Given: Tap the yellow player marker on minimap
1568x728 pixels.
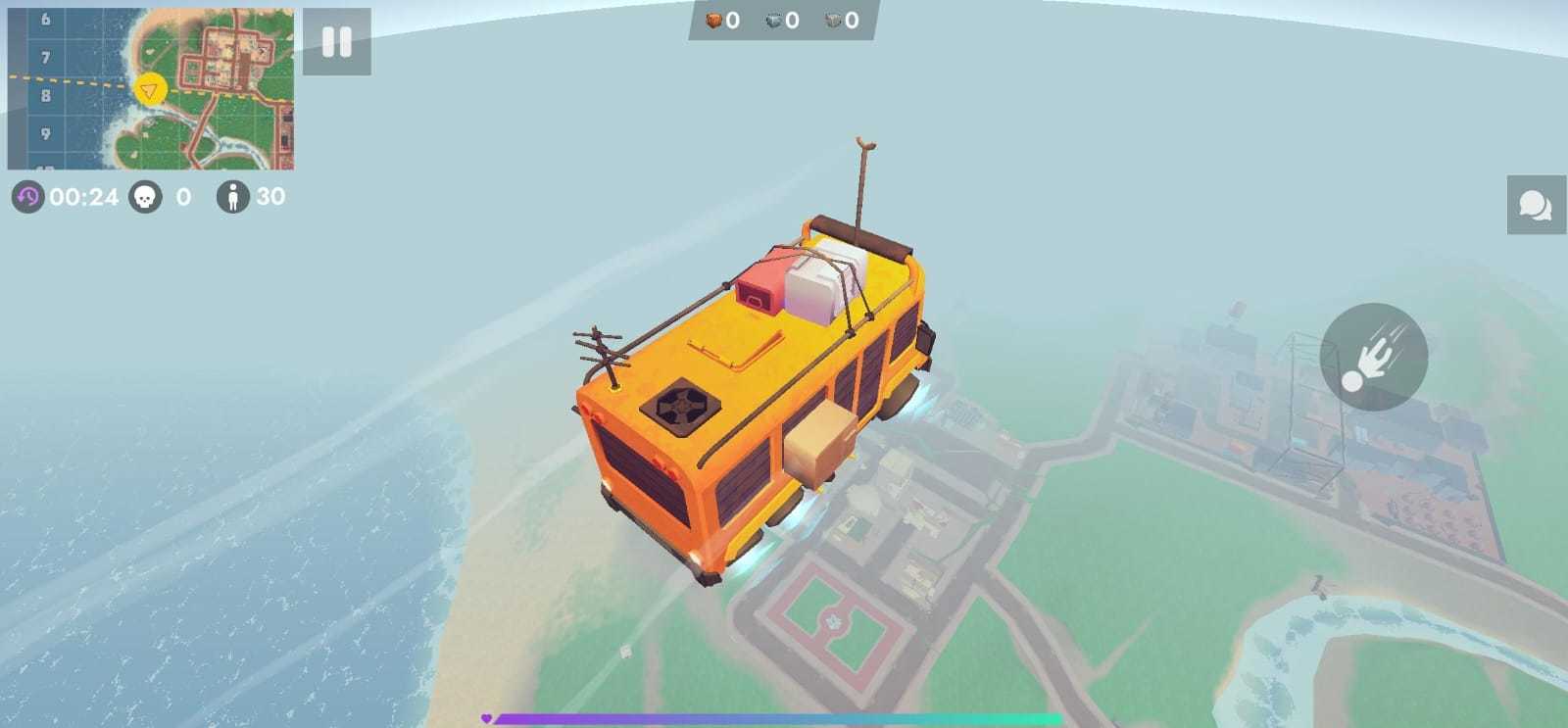Looking at the screenshot, I should pos(149,91).
